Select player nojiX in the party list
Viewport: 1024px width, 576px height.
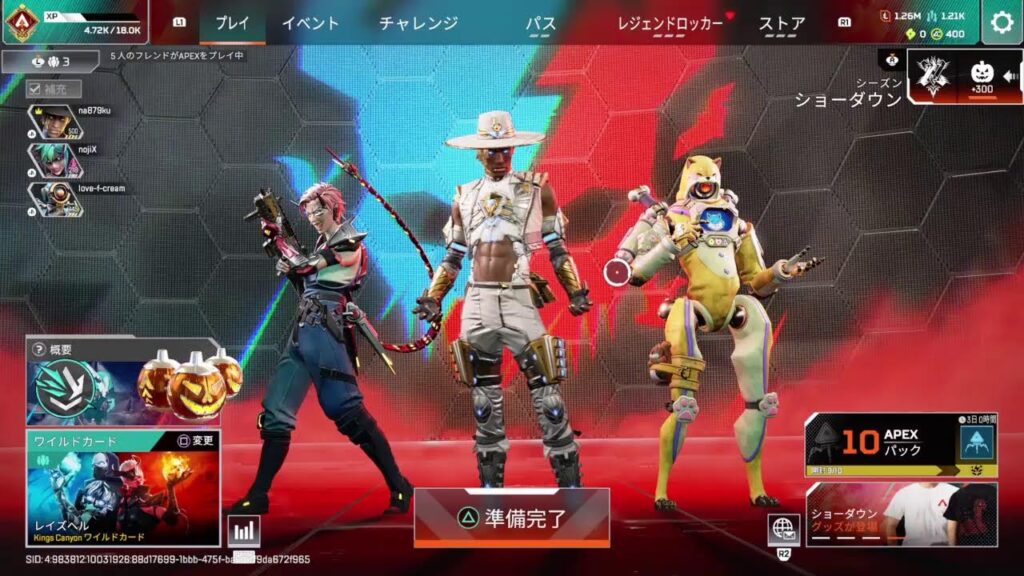(x=70, y=159)
